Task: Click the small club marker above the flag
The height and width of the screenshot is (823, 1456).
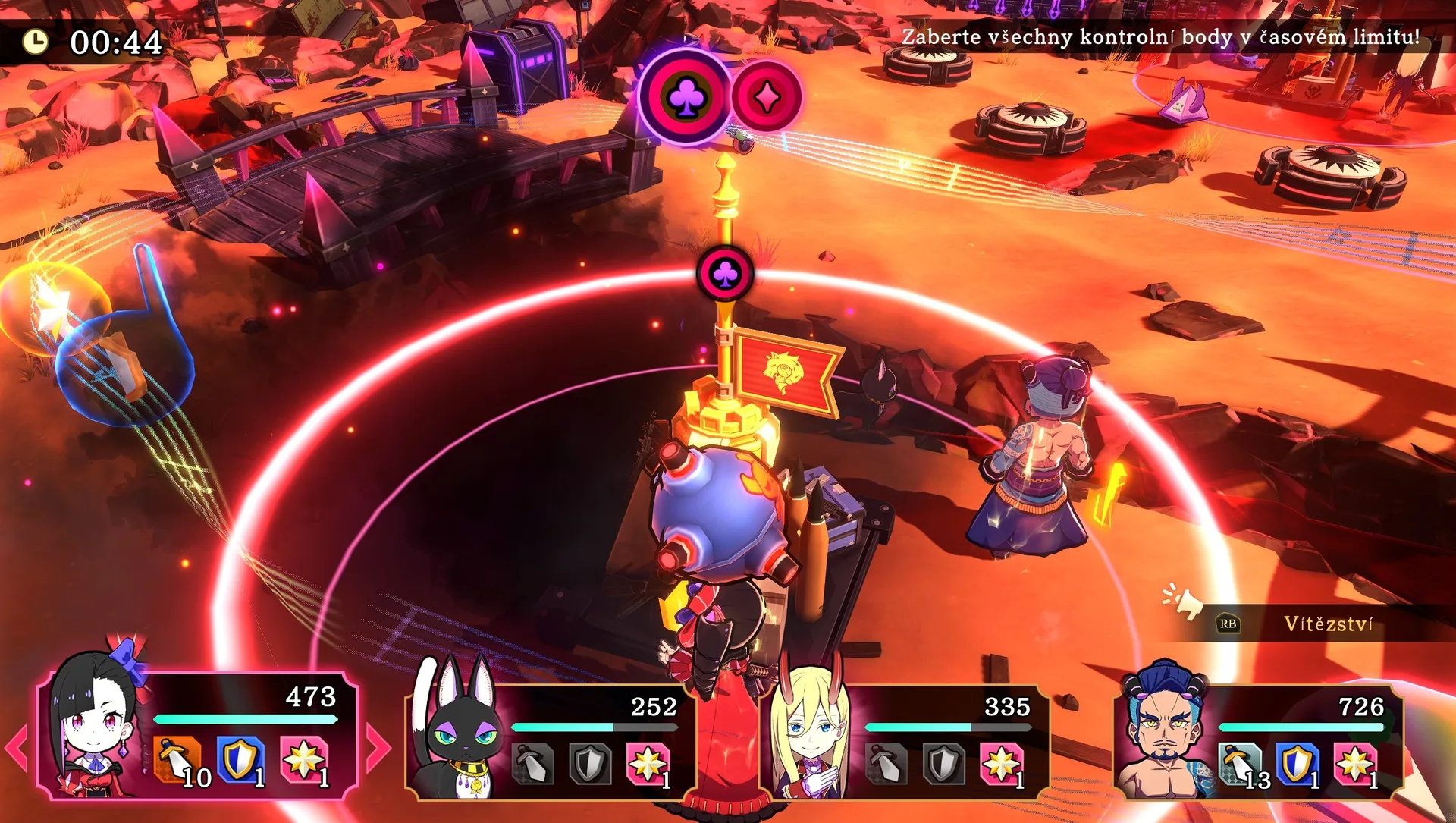Action: pos(726,274)
